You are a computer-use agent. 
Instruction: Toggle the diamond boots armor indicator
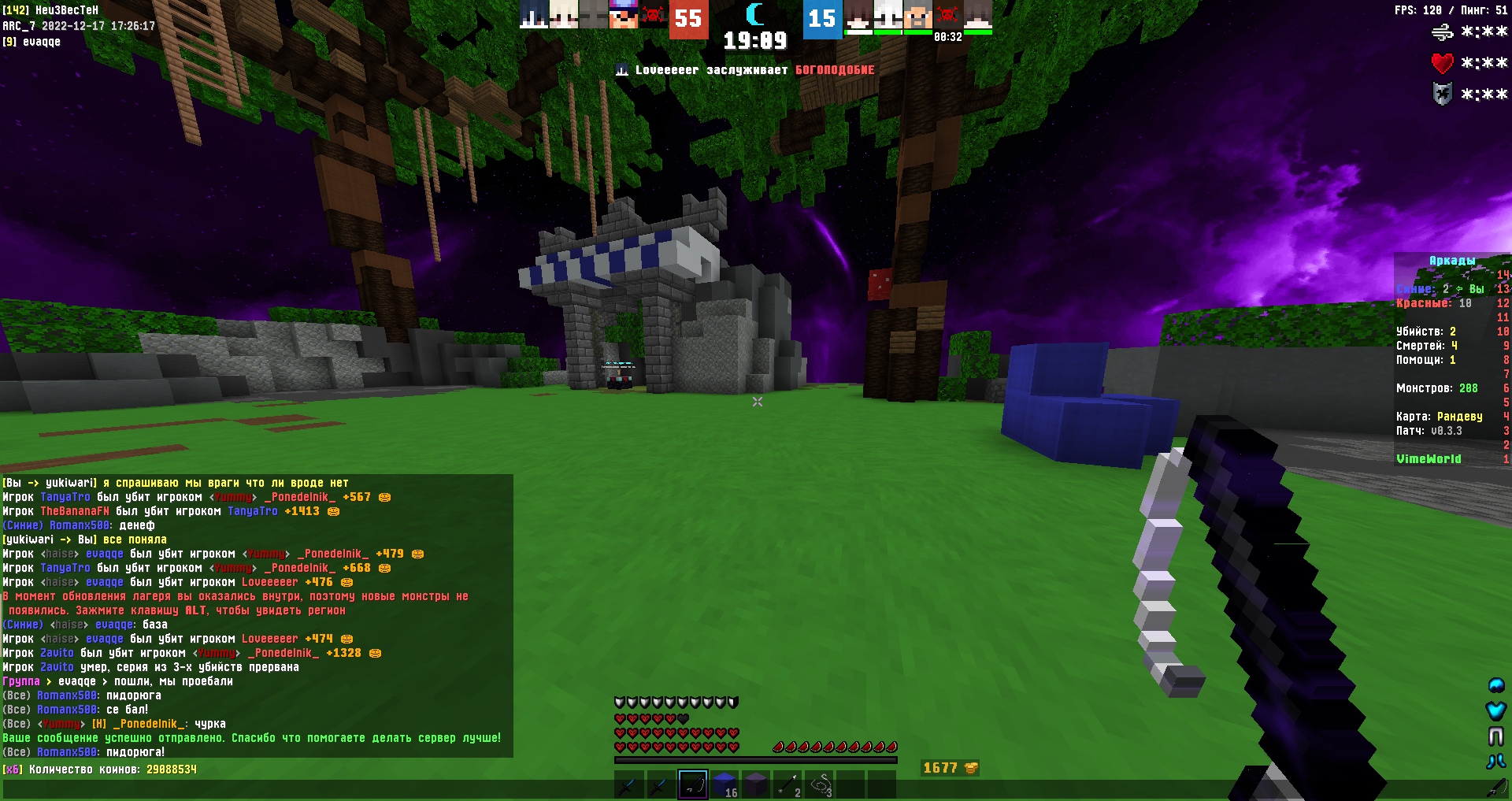1495,760
